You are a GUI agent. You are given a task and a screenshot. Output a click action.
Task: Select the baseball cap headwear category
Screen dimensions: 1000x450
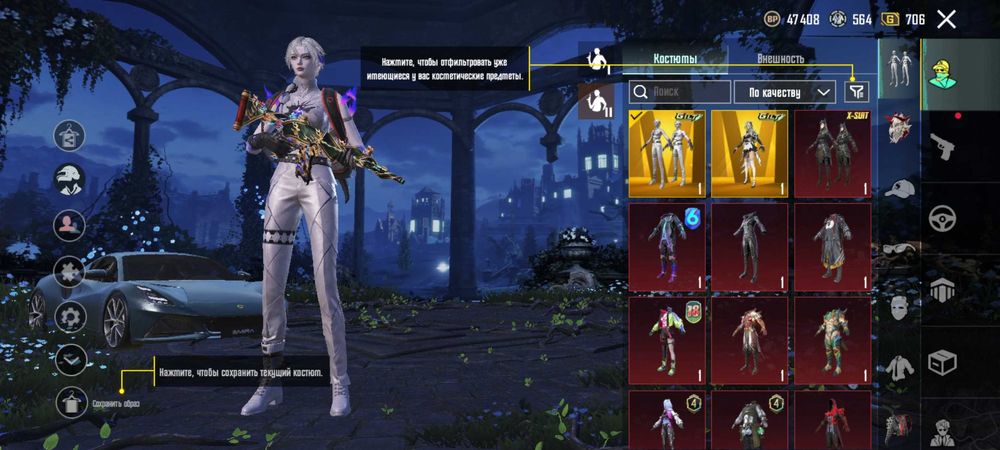(x=901, y=189)
